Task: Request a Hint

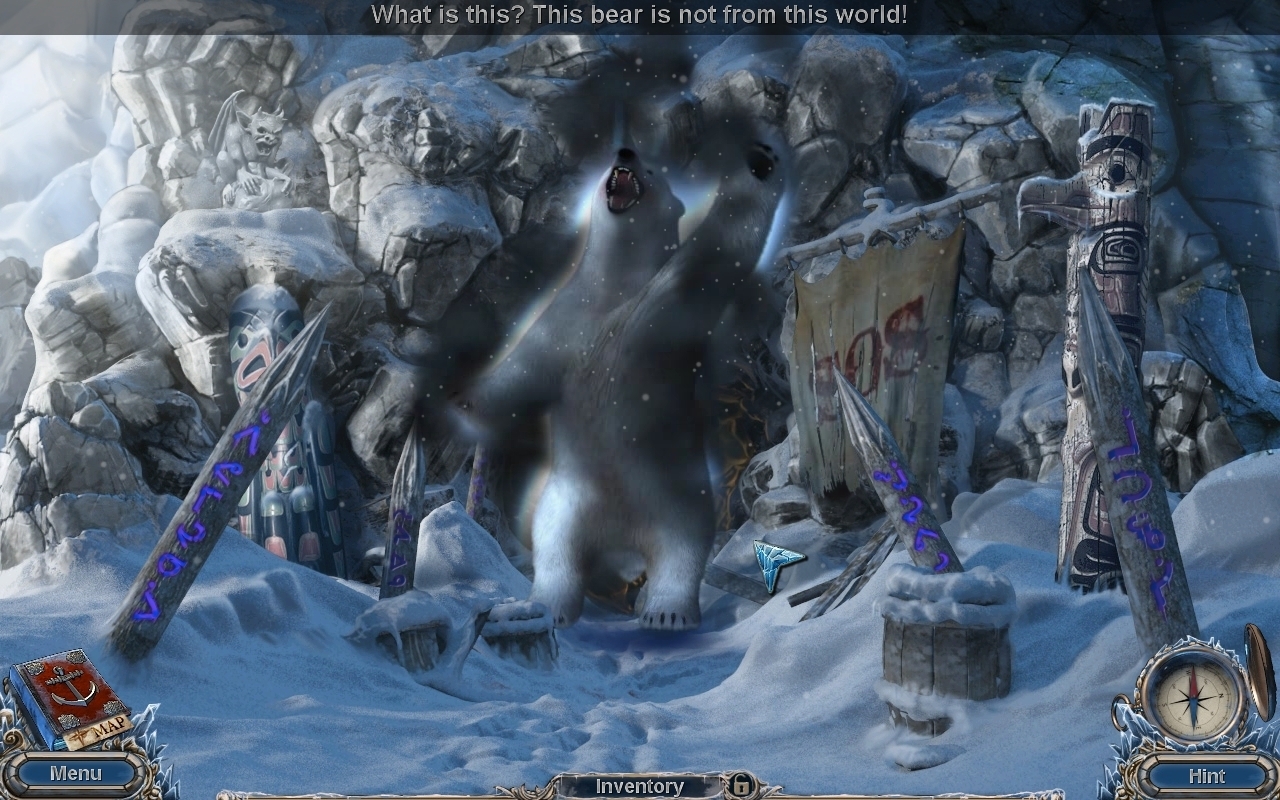Action: pyautogui.click(x=1207, y=775)
